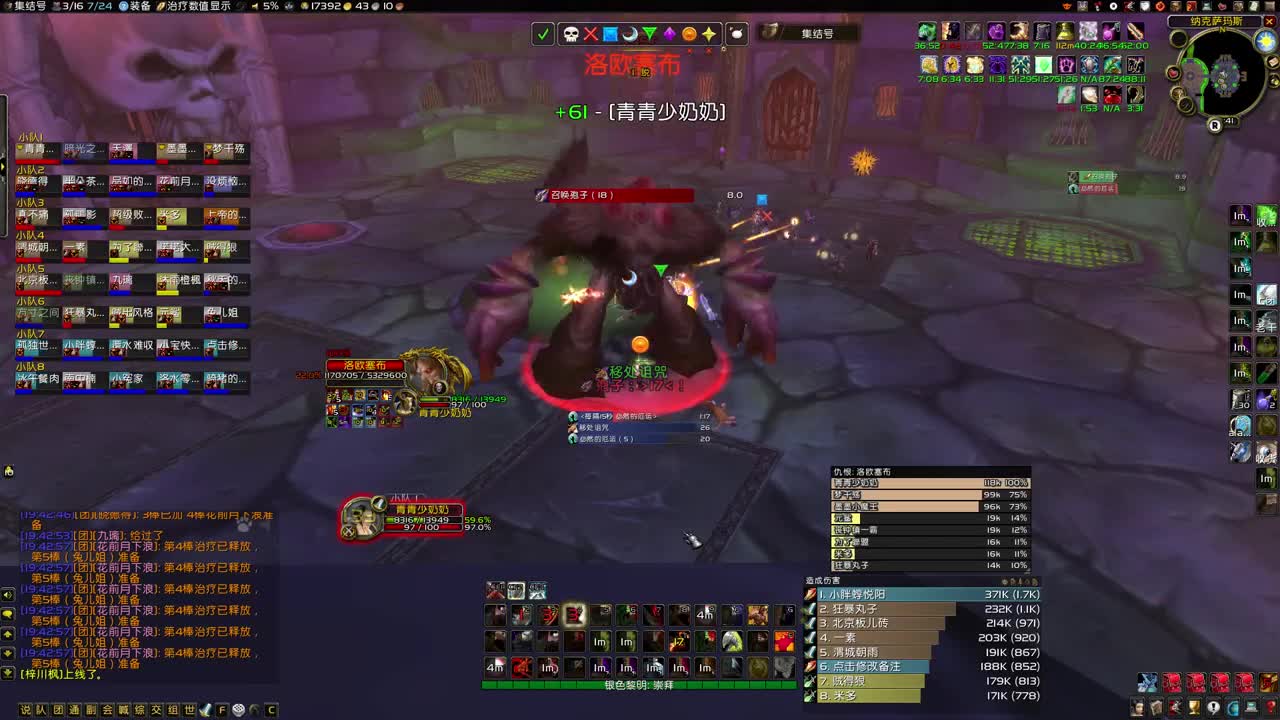Apply the yellow star raid marker

(707, 35)
